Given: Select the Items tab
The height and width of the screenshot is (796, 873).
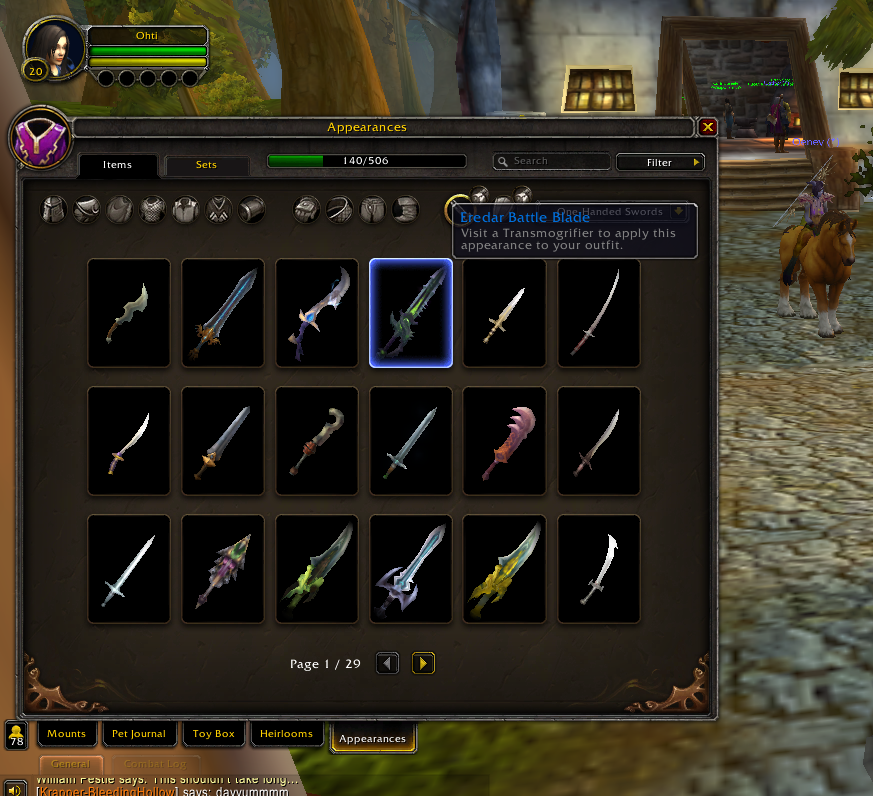Looking at the screenshot, I should pos(118,165).
